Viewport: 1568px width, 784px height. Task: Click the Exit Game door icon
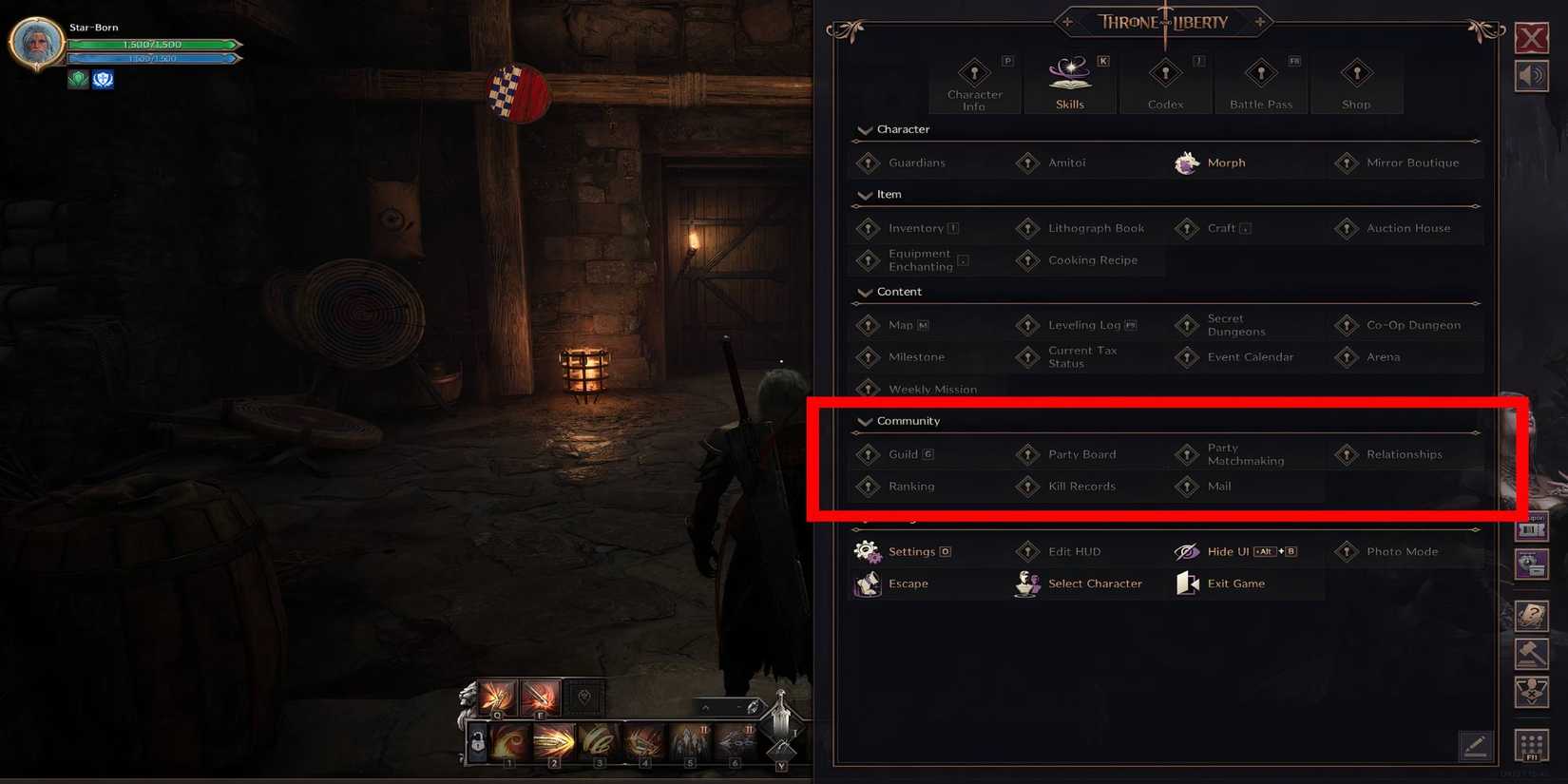[x=1187, y=583]
